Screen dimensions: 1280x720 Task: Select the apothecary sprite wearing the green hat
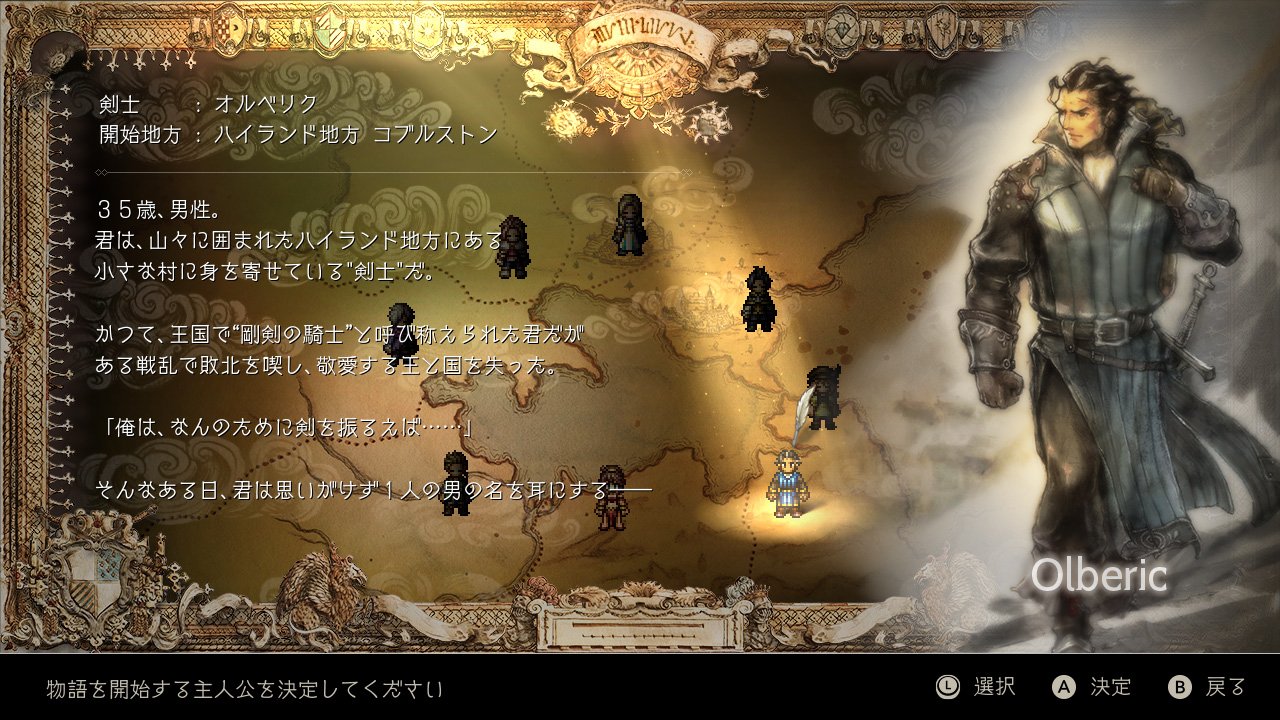[823, 398]
